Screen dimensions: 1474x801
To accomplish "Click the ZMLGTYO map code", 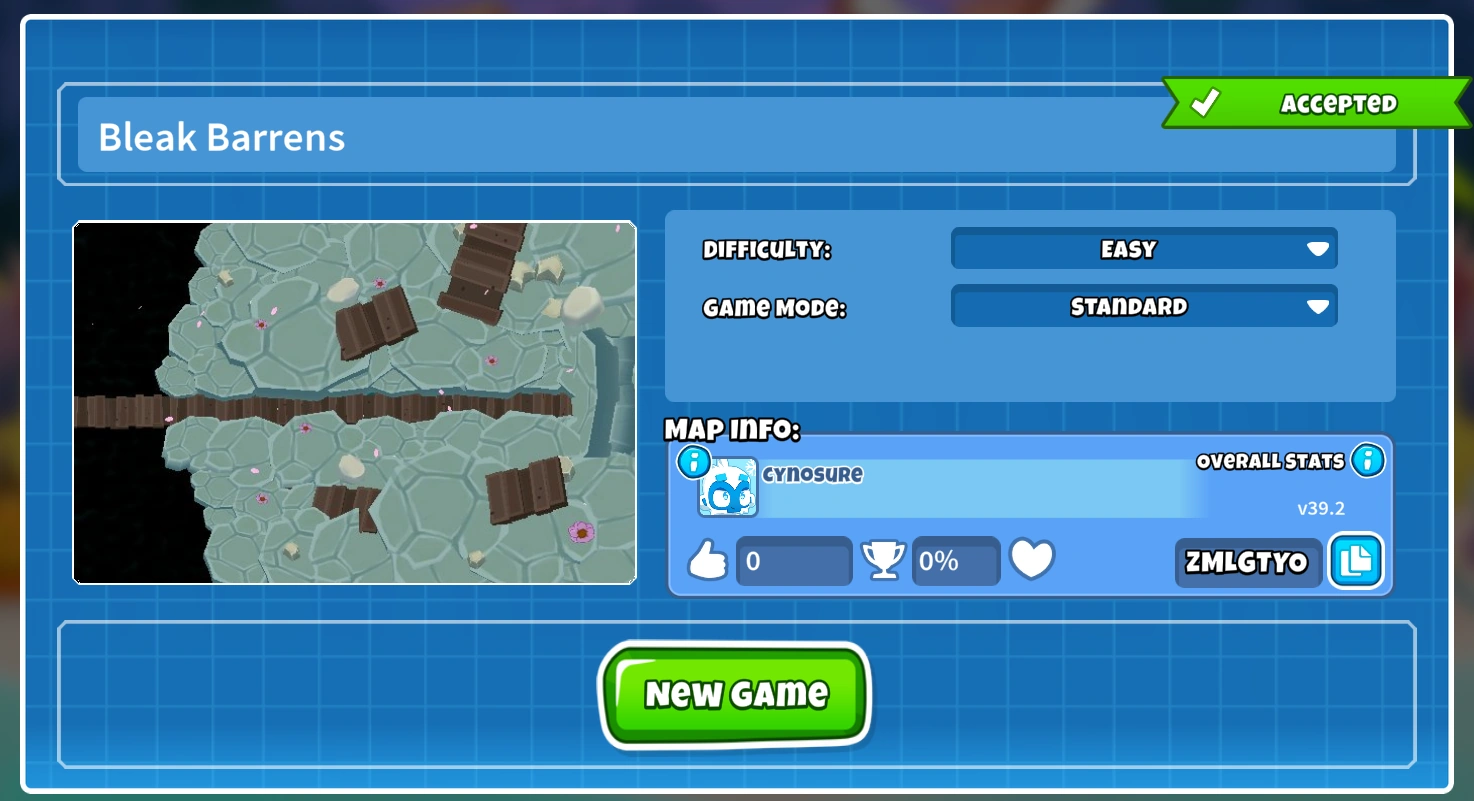I will click(1247, 562).
